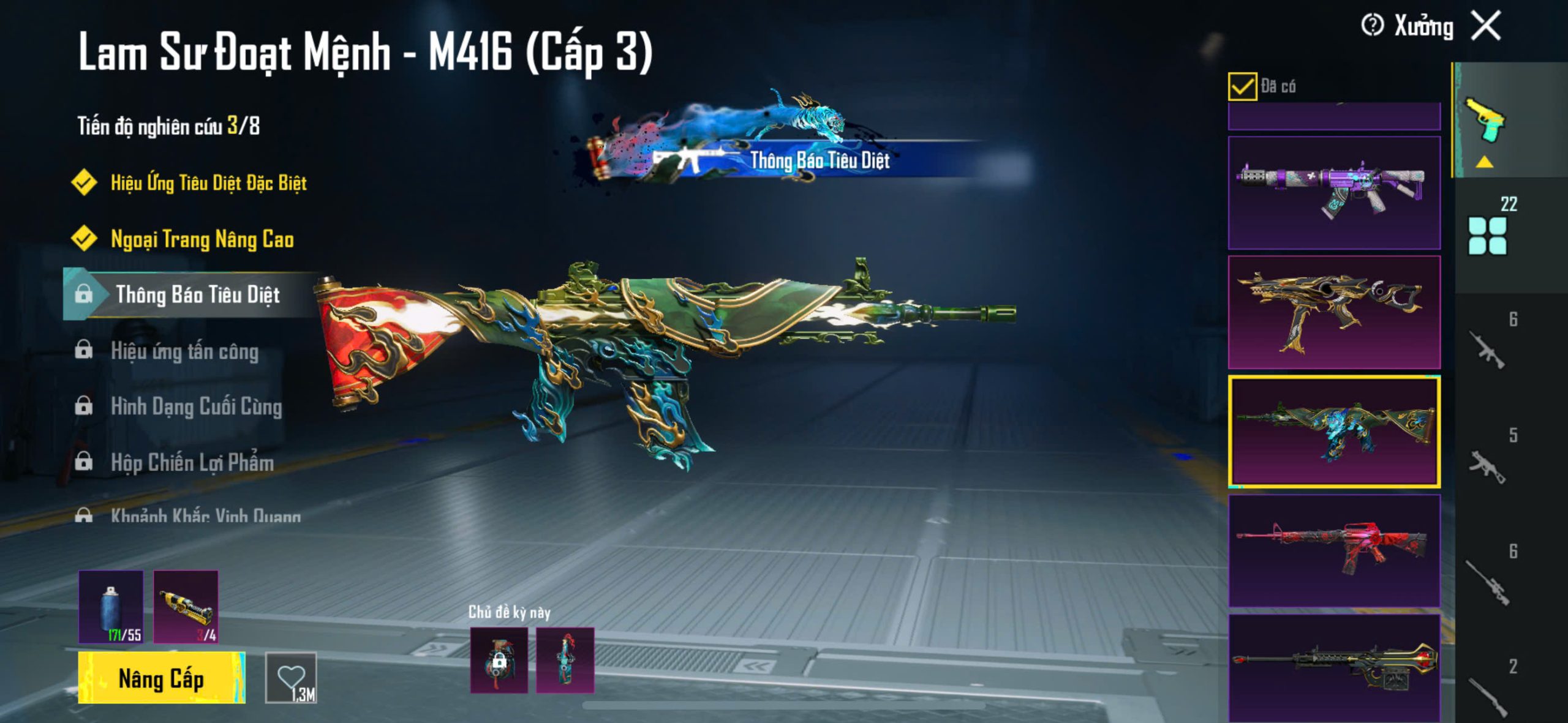This screenshot has width=1568, height=723.
Task: Choose the black and gold machine gun skin
Action: click(x=1334, y=667)
